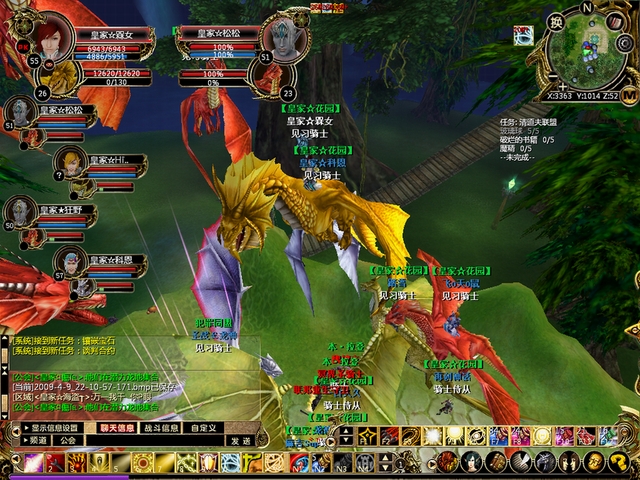Switch to the 聊天信息 chat tab

(117, 428)
